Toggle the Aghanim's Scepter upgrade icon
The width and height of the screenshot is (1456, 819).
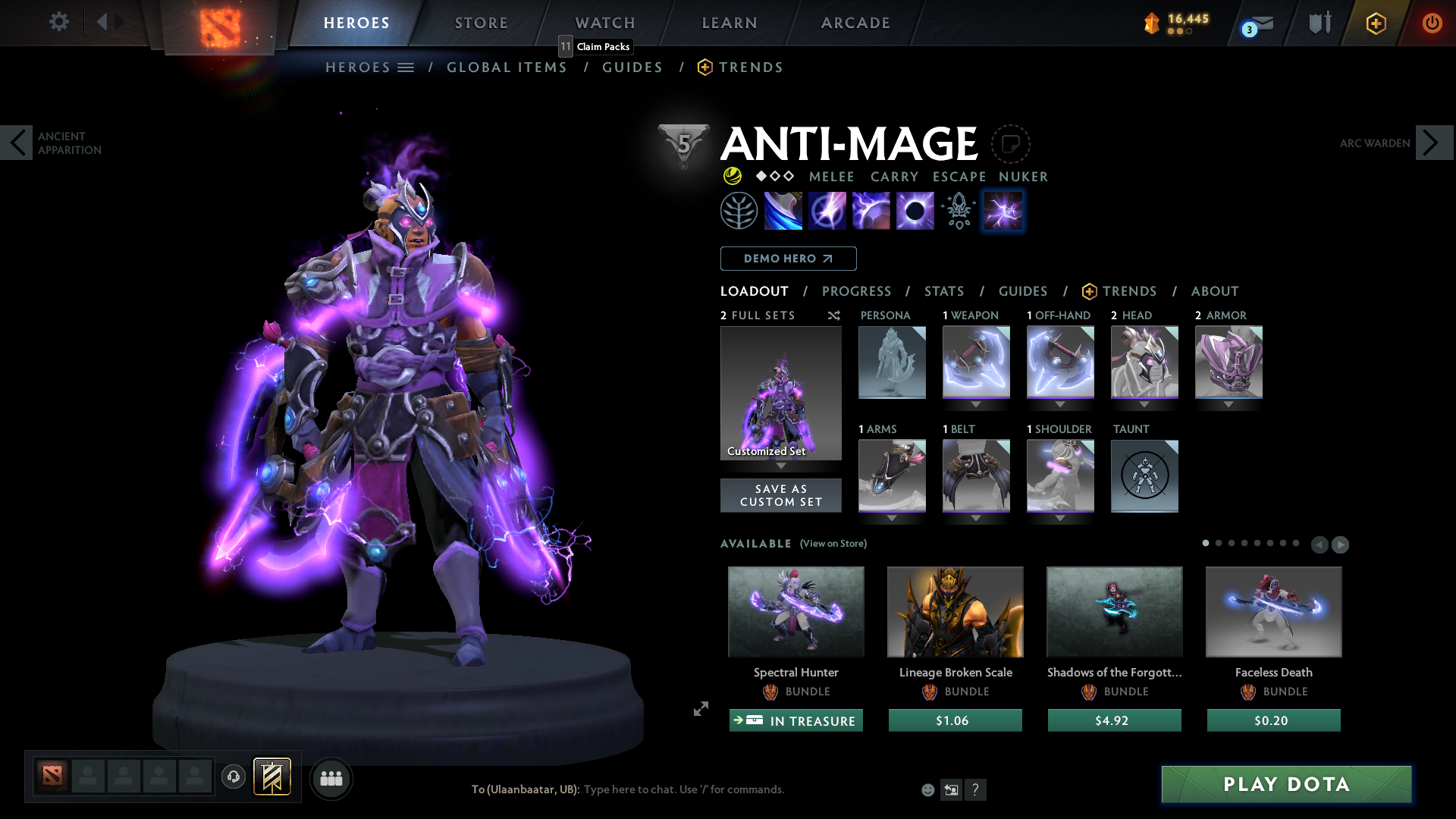tap(958, 211)
